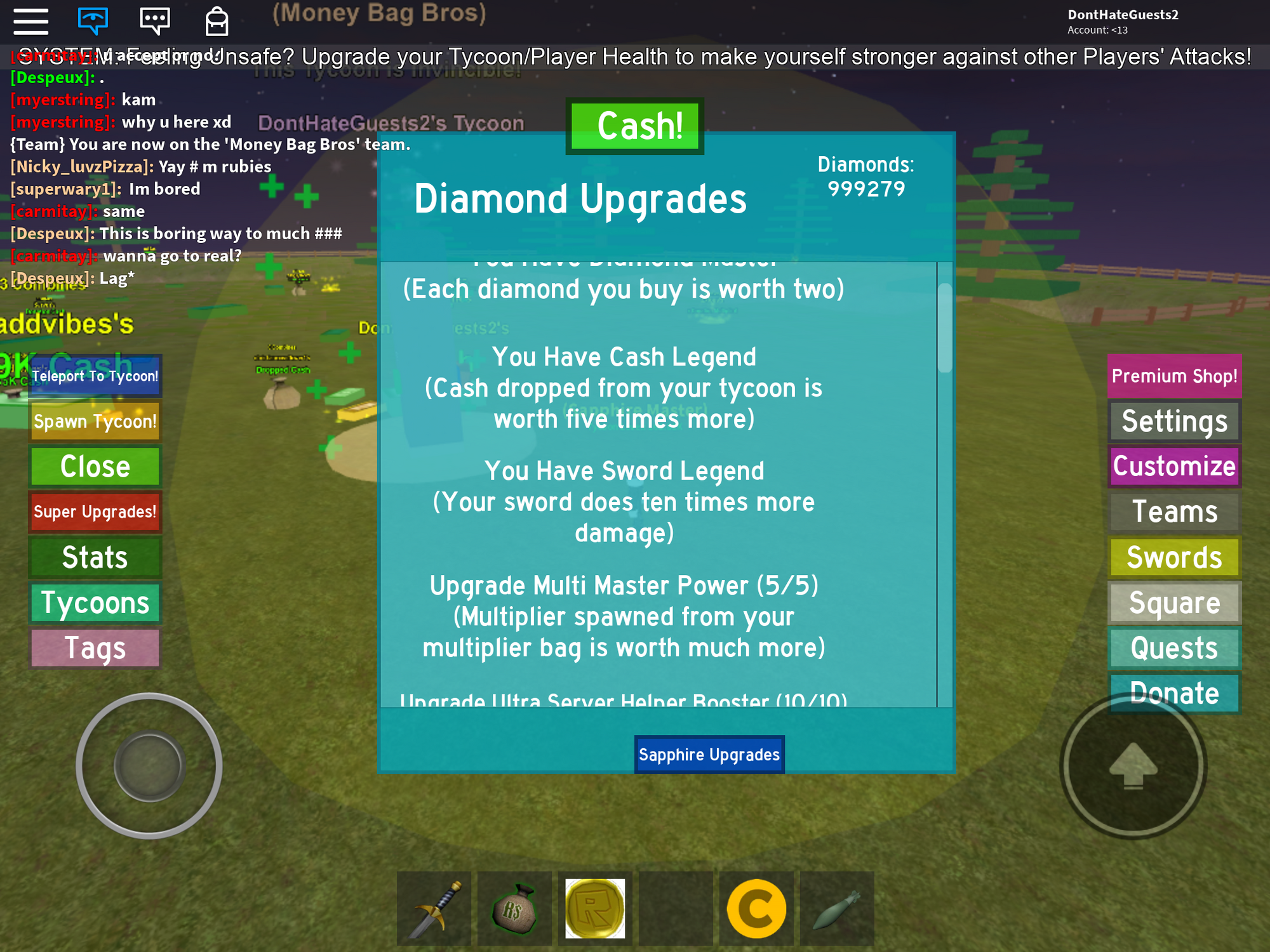Open the Swords selection menu
This screenshot has width=1270, height=952.
[x=1173, y=557]
